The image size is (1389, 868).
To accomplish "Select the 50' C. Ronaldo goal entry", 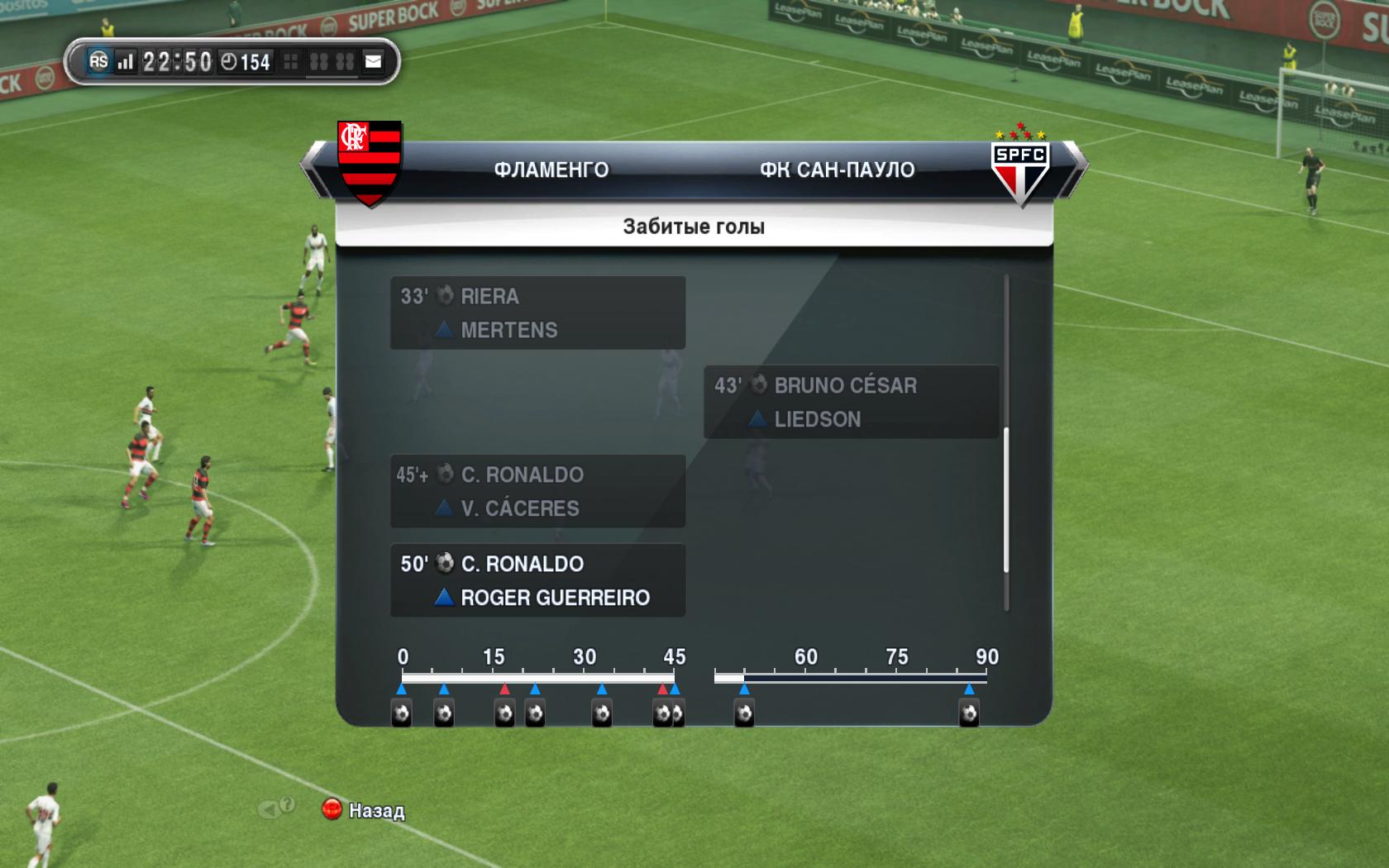I will [537, 580].
